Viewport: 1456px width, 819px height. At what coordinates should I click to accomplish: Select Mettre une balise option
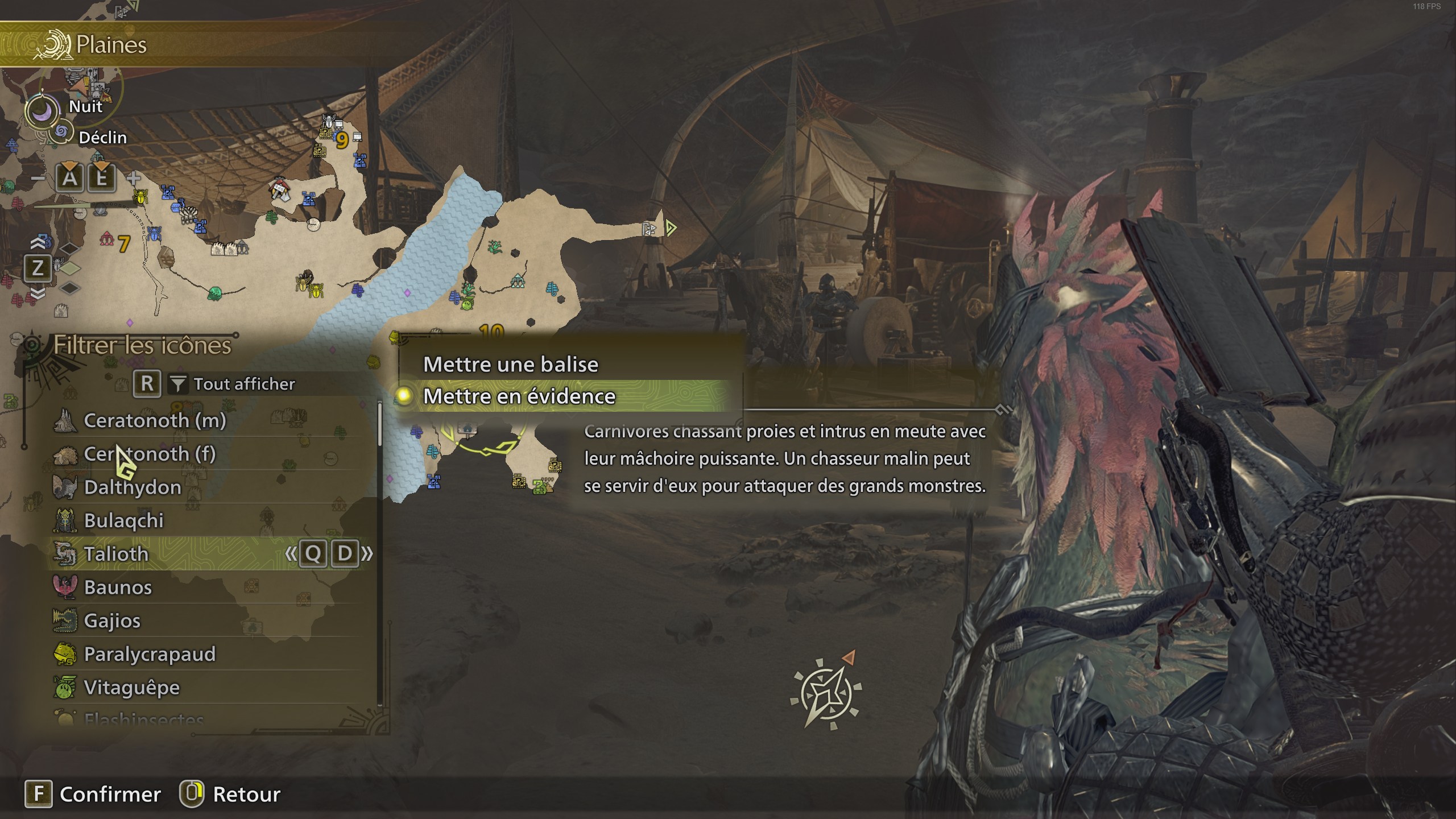click(511, 363)
